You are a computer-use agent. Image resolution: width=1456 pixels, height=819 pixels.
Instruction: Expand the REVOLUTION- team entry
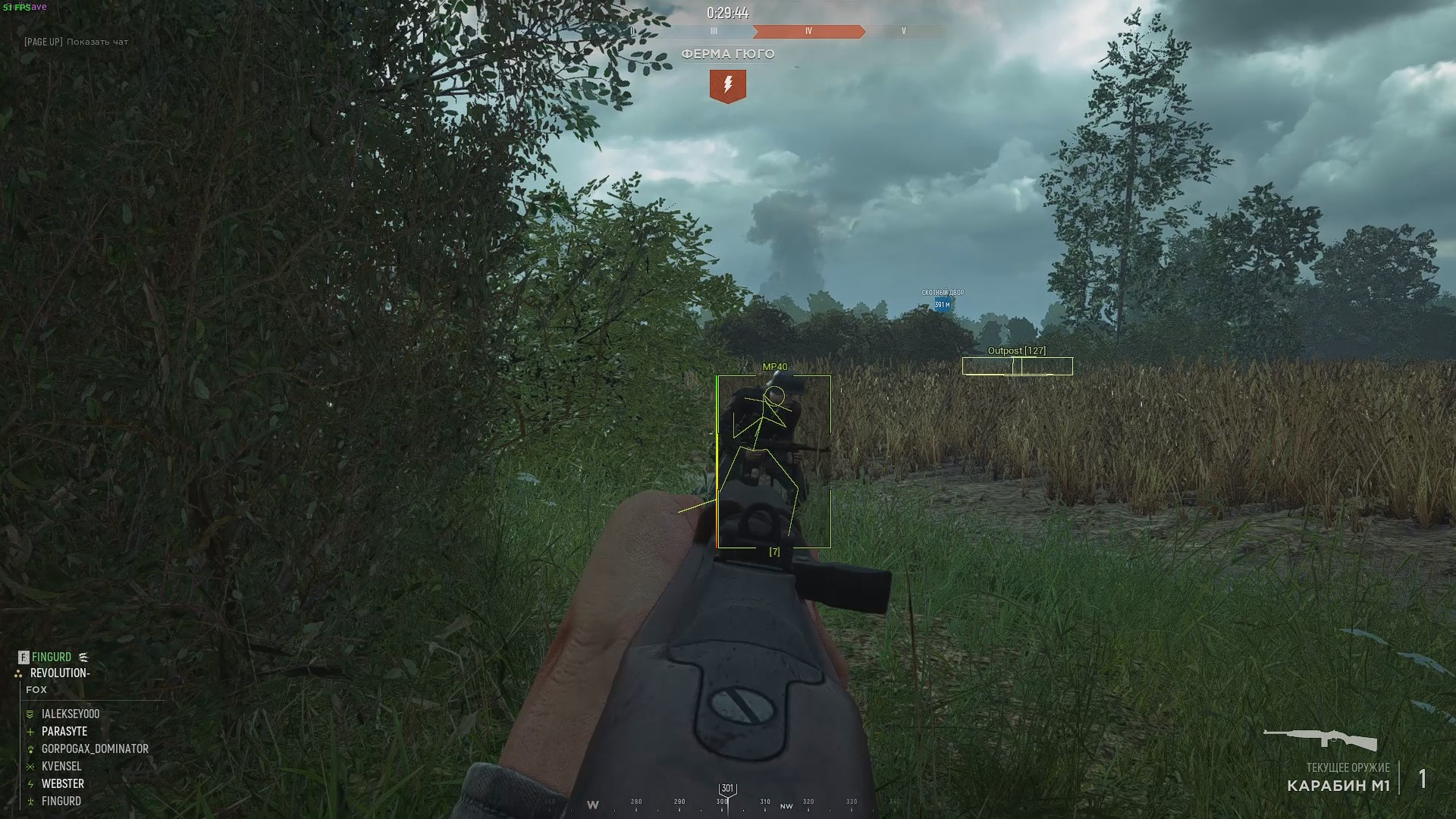tap(59, 673)
